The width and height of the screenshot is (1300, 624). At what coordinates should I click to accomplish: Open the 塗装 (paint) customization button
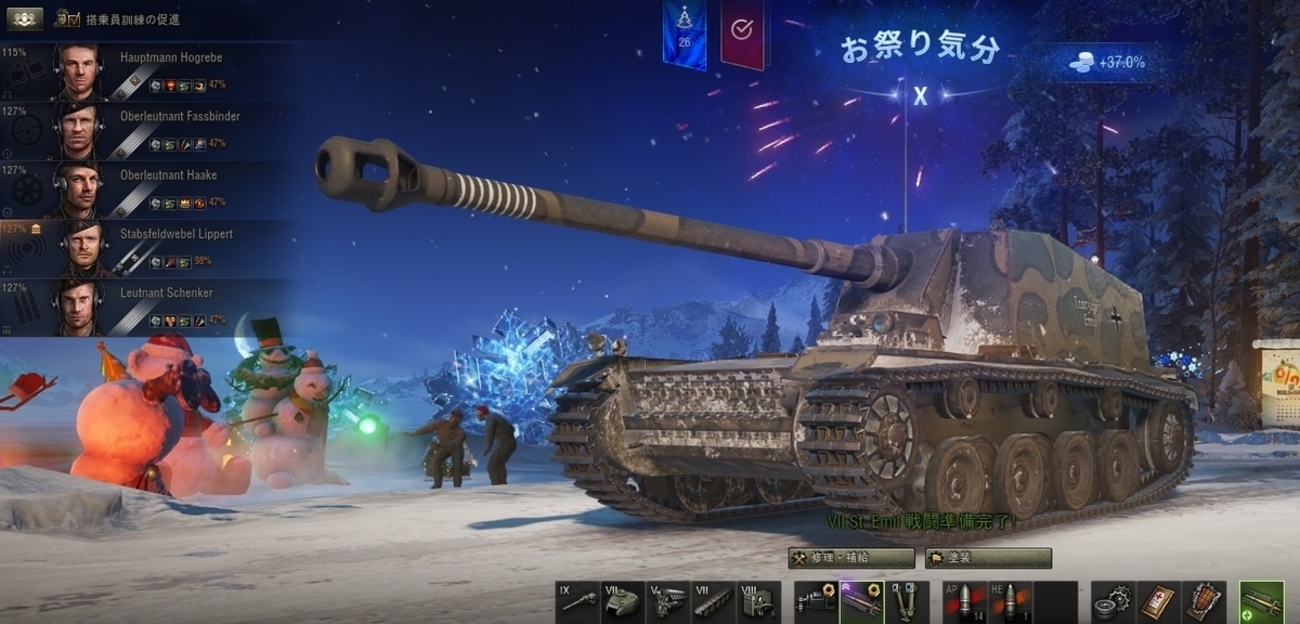point(988,558)
